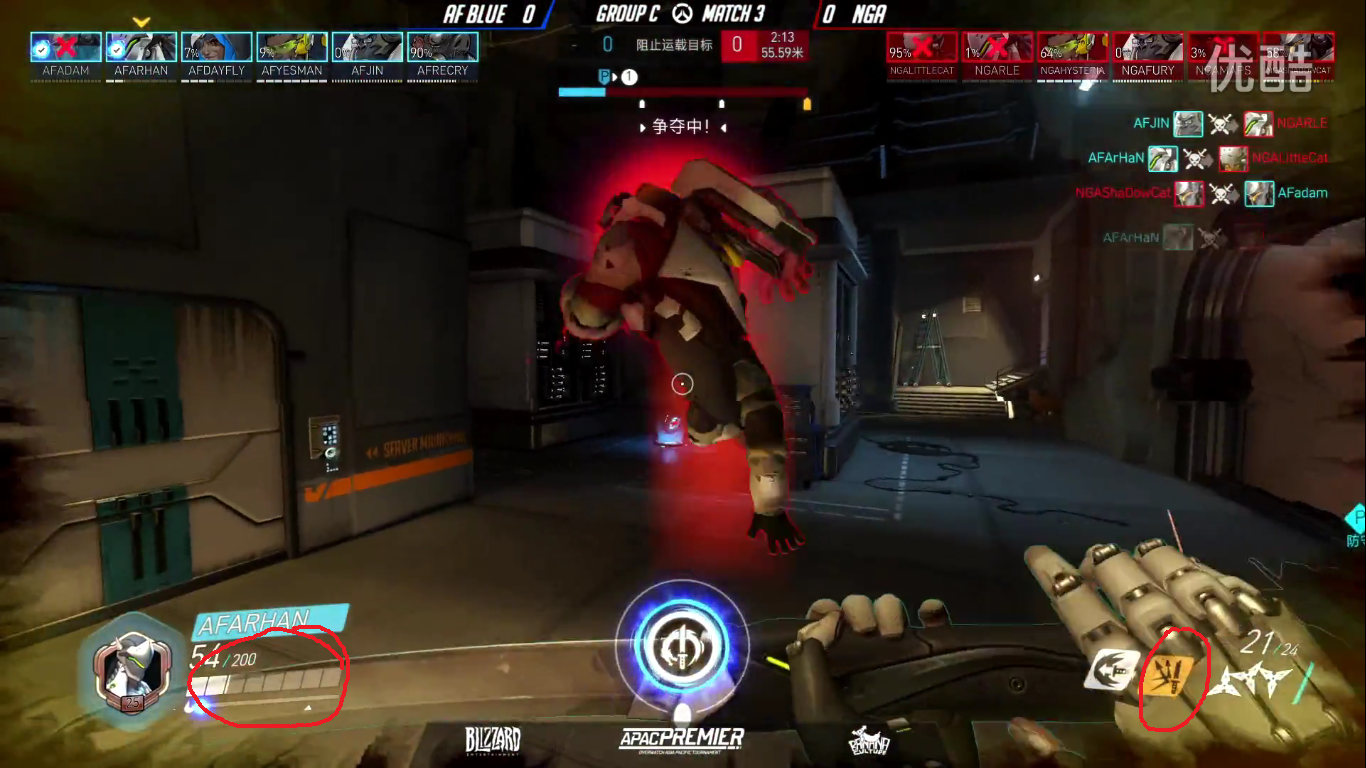Select NGAFURY's player portrait

pyautogui.click(x=1147, y=47)
